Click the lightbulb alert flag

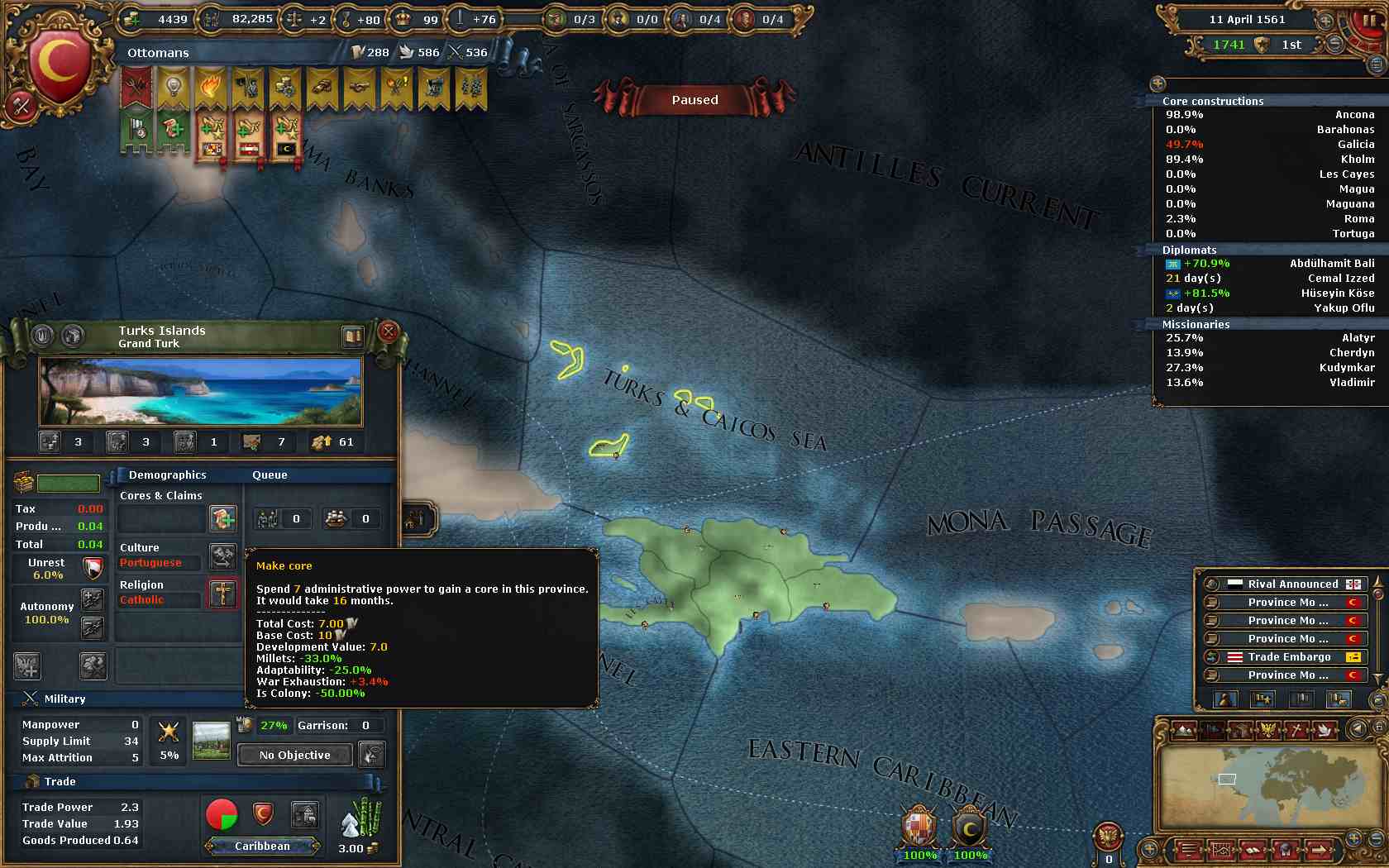click(x=174, y=87)
